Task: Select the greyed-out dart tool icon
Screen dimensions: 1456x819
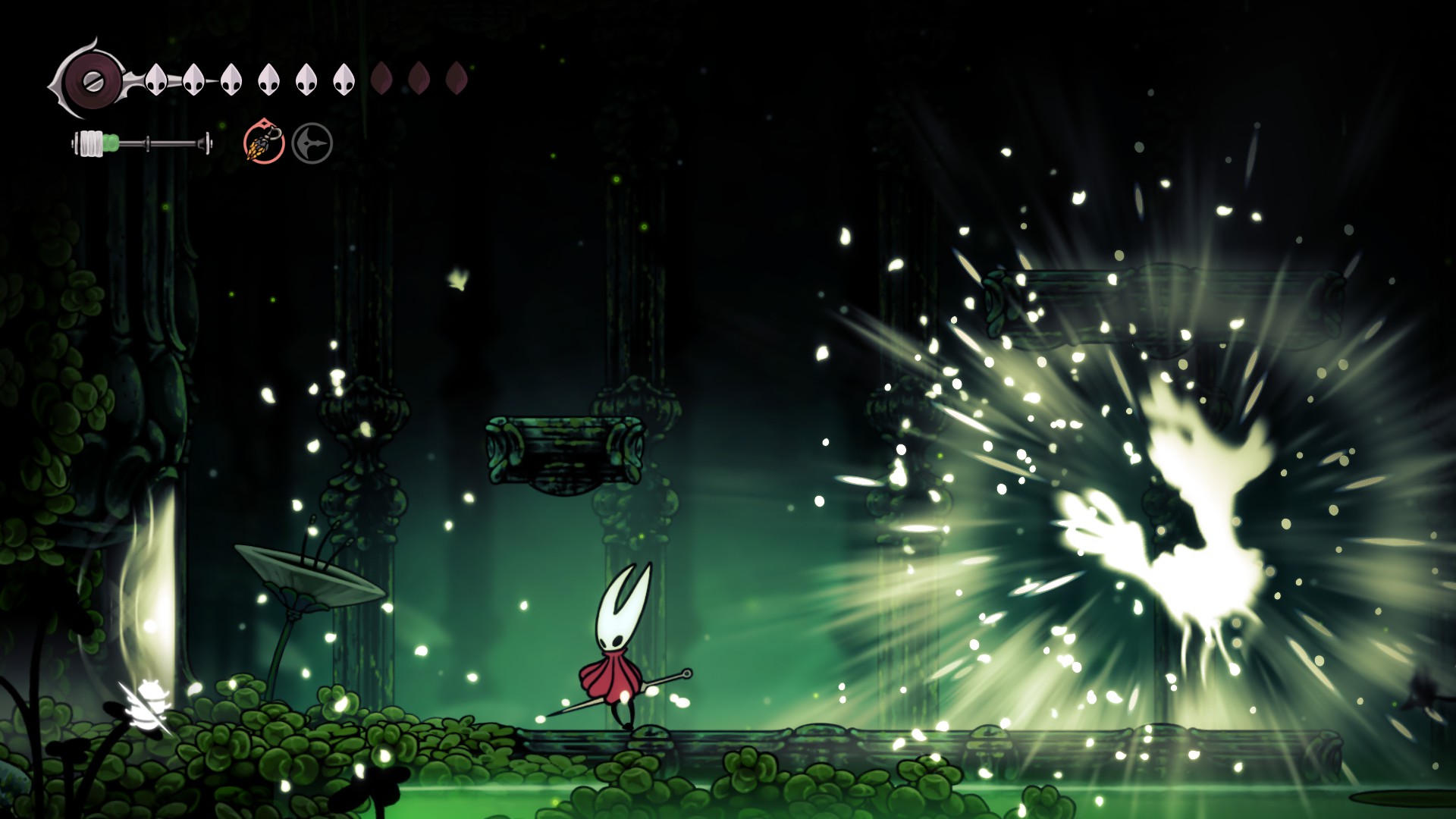Action: coord(312,143)
